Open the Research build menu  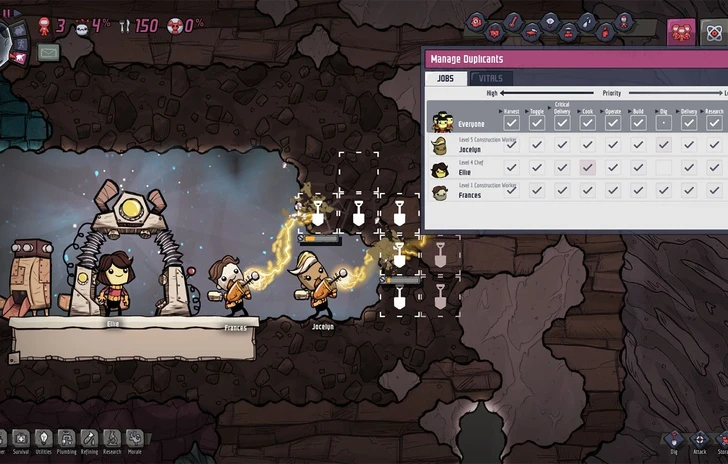[x=111, y=438]
